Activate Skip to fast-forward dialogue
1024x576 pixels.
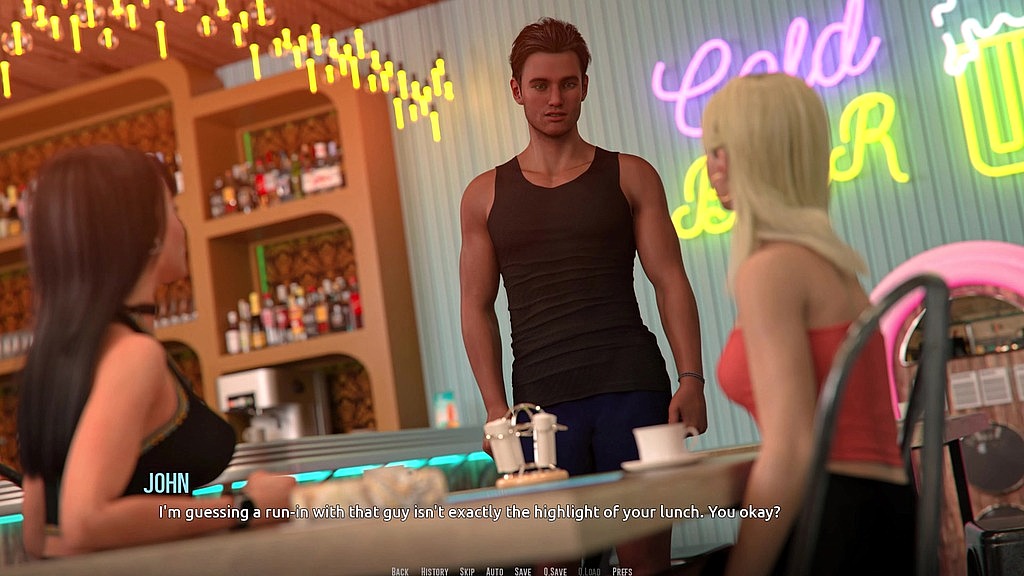pos(467,571)
